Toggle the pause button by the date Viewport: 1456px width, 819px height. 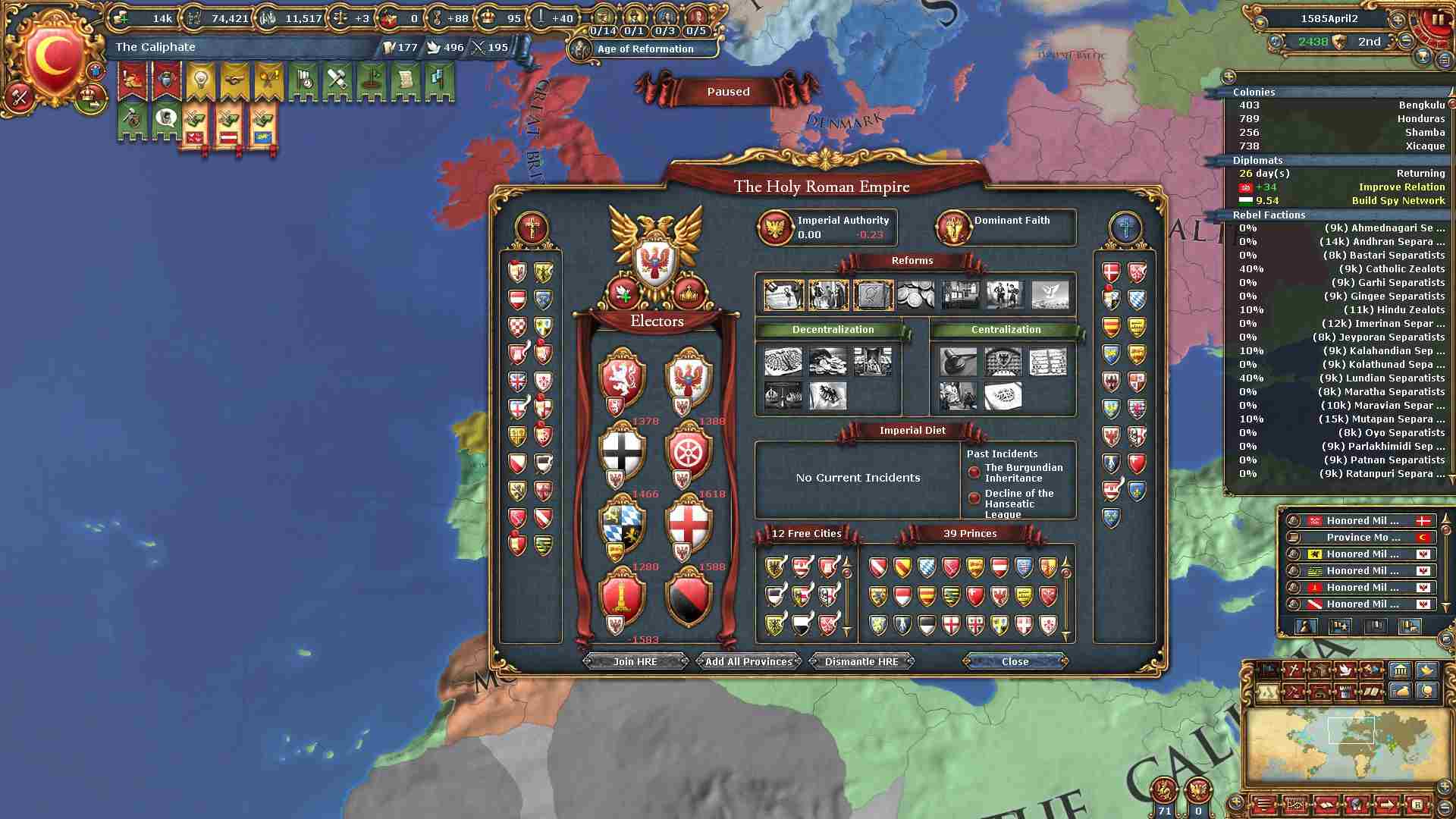1437,19
